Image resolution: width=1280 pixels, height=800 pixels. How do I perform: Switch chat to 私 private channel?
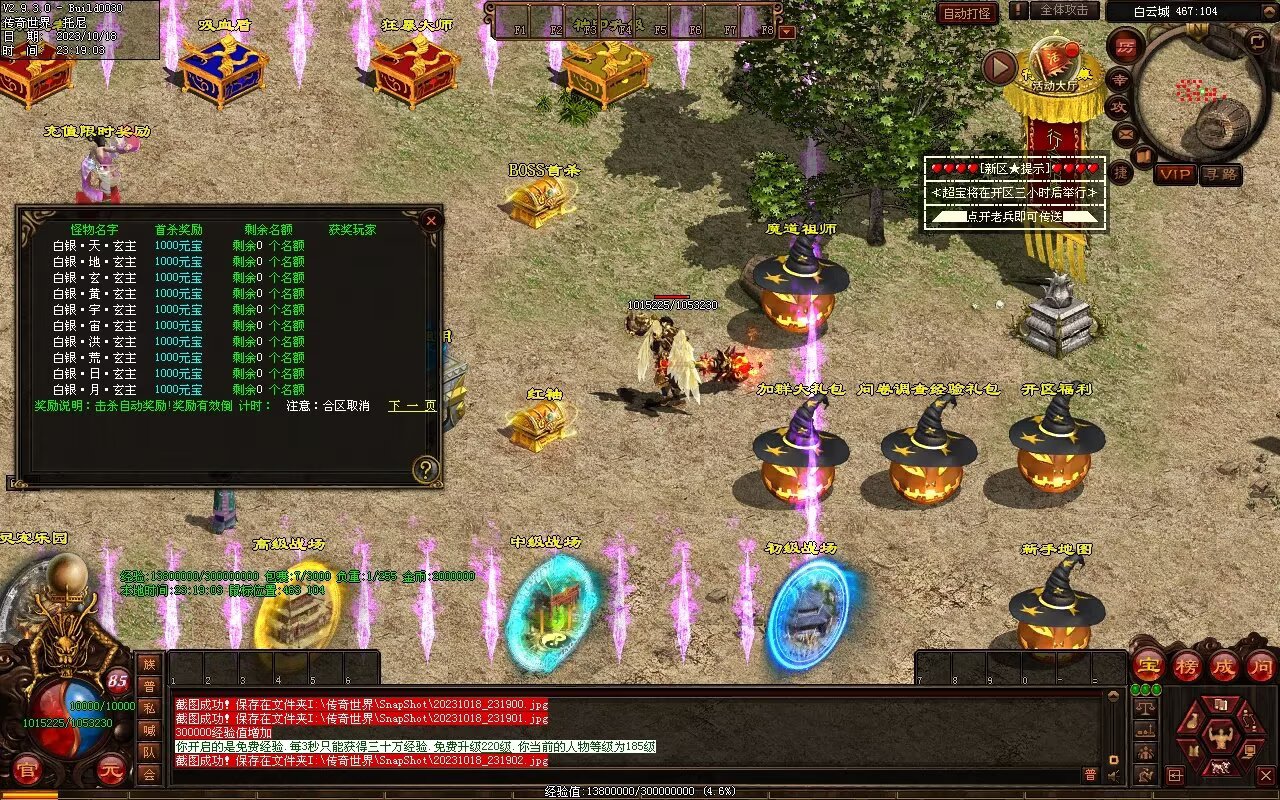tap(149, 708)
